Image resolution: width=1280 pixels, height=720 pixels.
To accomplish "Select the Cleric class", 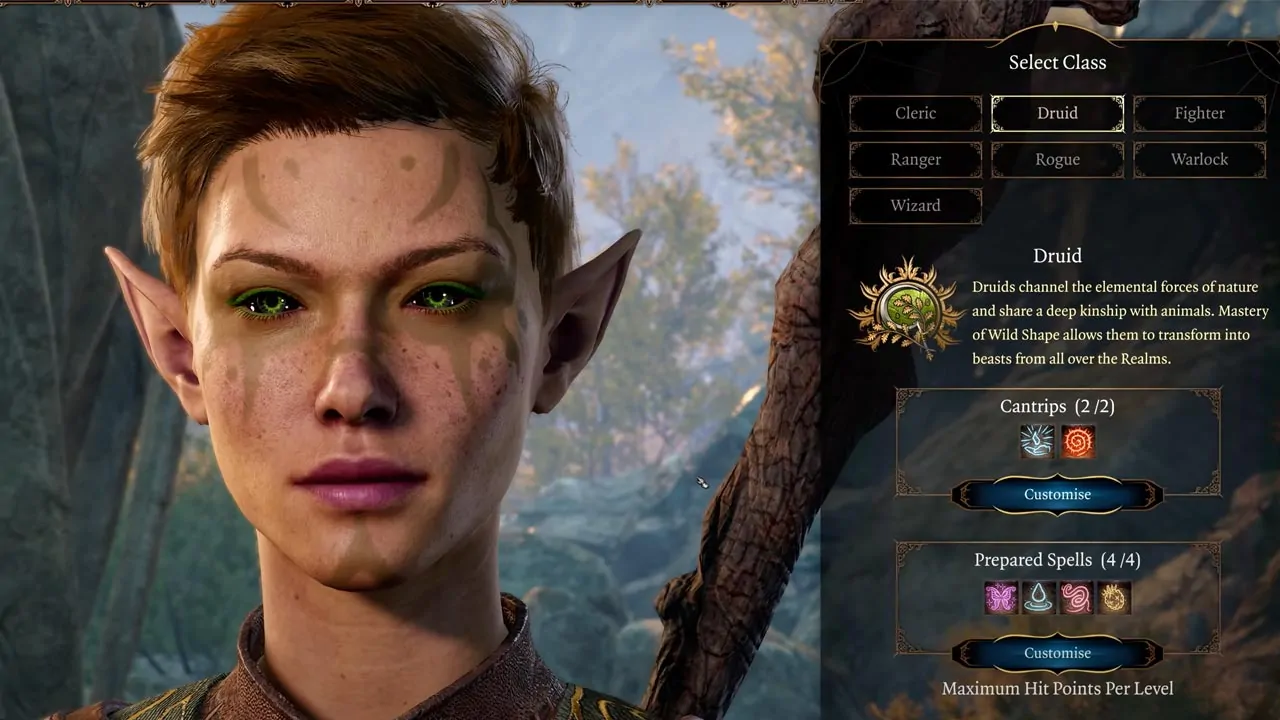I will click(x=915, y=113).
